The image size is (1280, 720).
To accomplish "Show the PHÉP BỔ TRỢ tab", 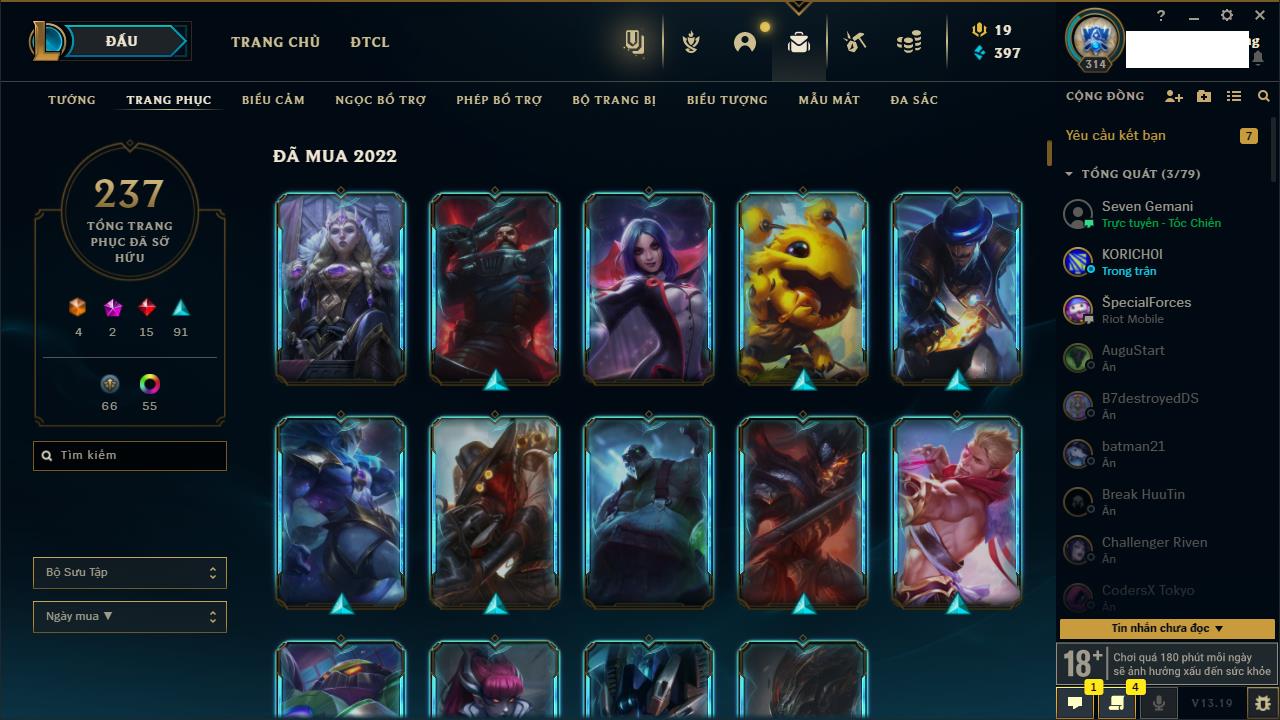I will pyautogui.click(x=499, y=100).
